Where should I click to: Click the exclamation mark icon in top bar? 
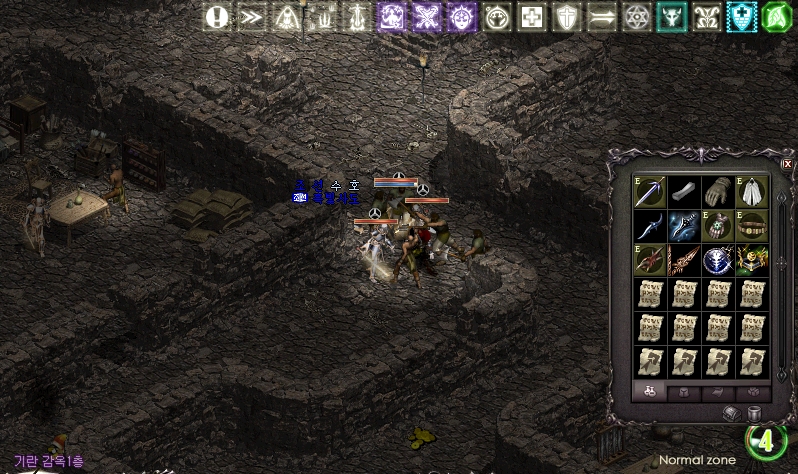pos(218,17)
